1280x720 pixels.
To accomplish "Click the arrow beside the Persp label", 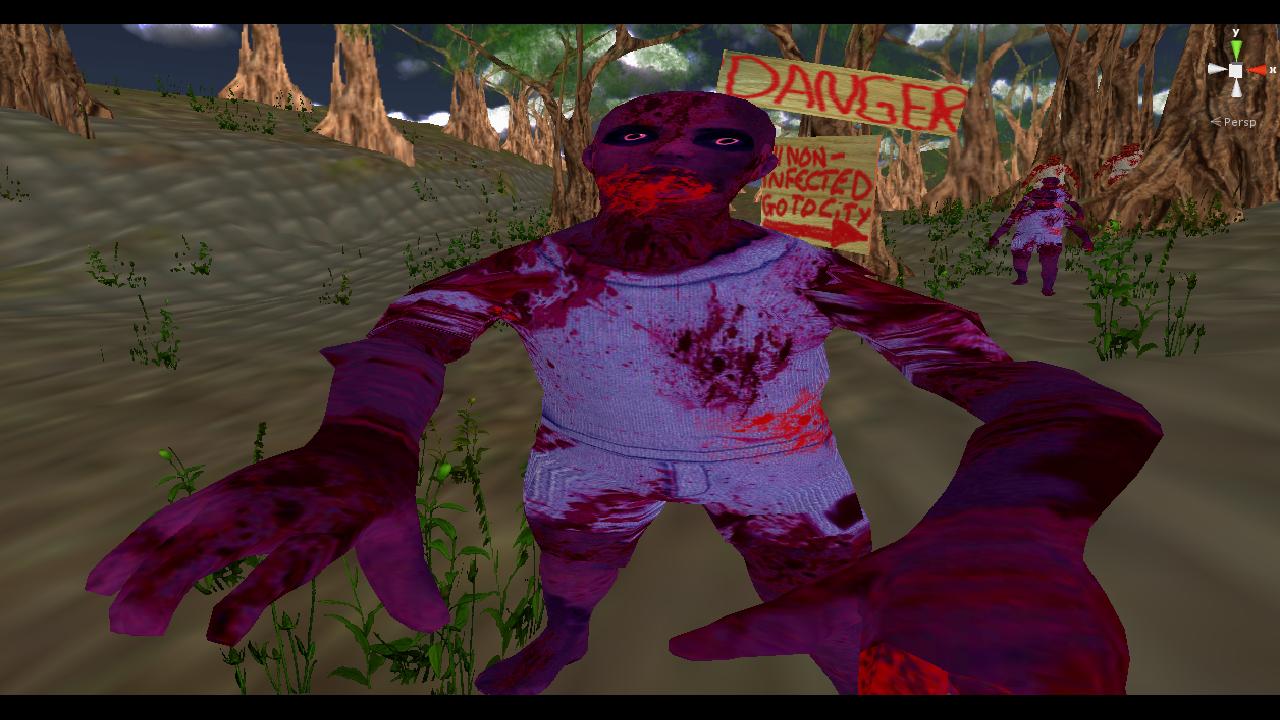I will [1217, 122].
